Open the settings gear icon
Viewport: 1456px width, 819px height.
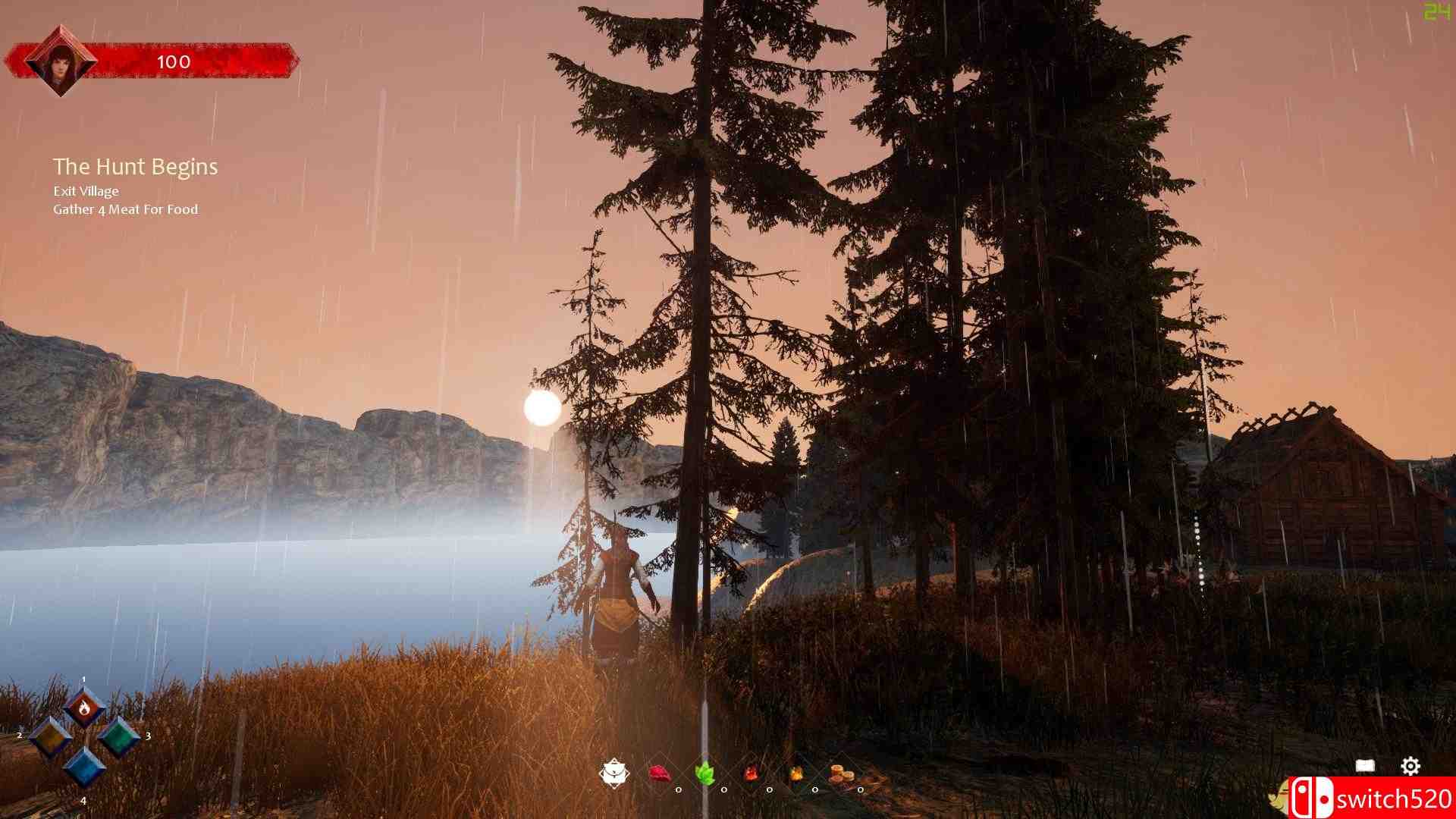[1410, 766]
